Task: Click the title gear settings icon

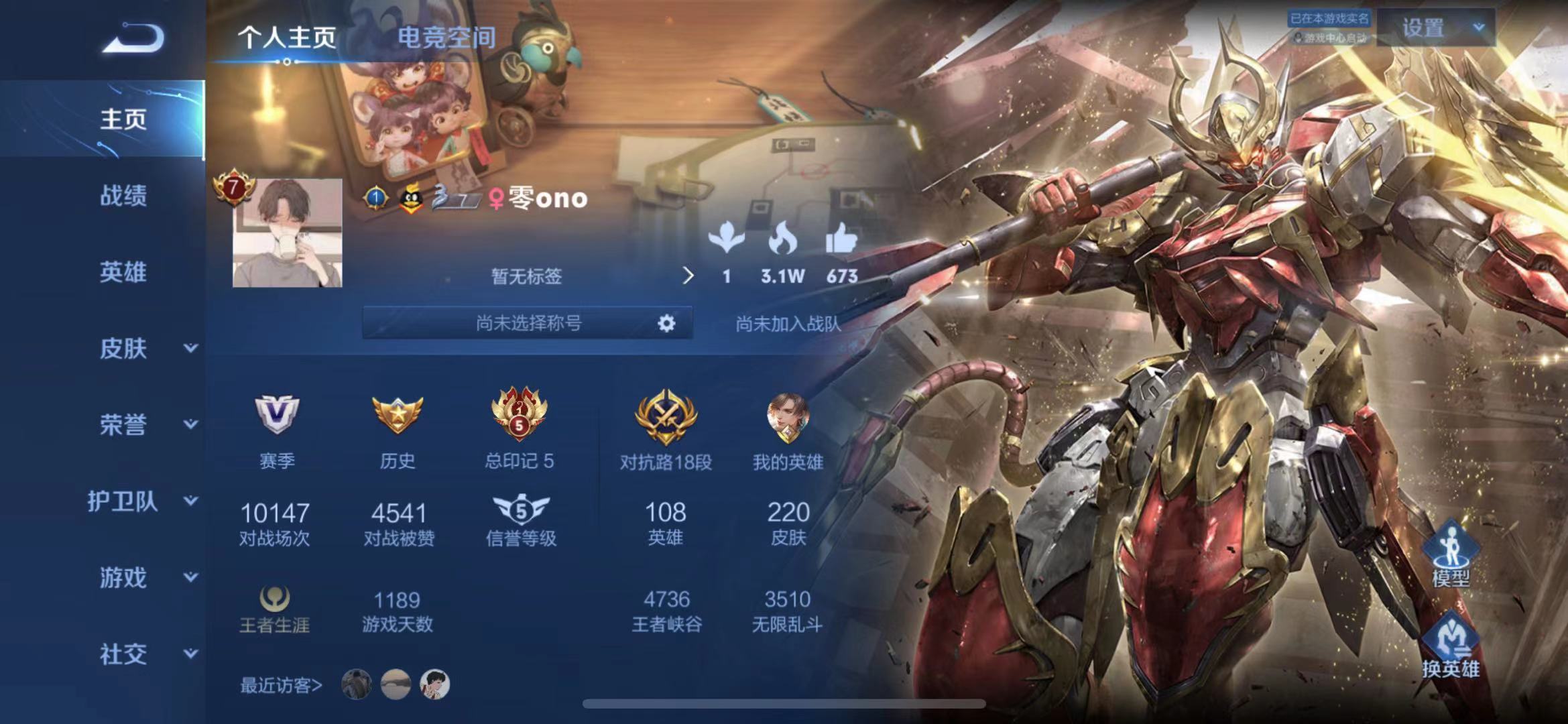Action: (x=666, y=324)
